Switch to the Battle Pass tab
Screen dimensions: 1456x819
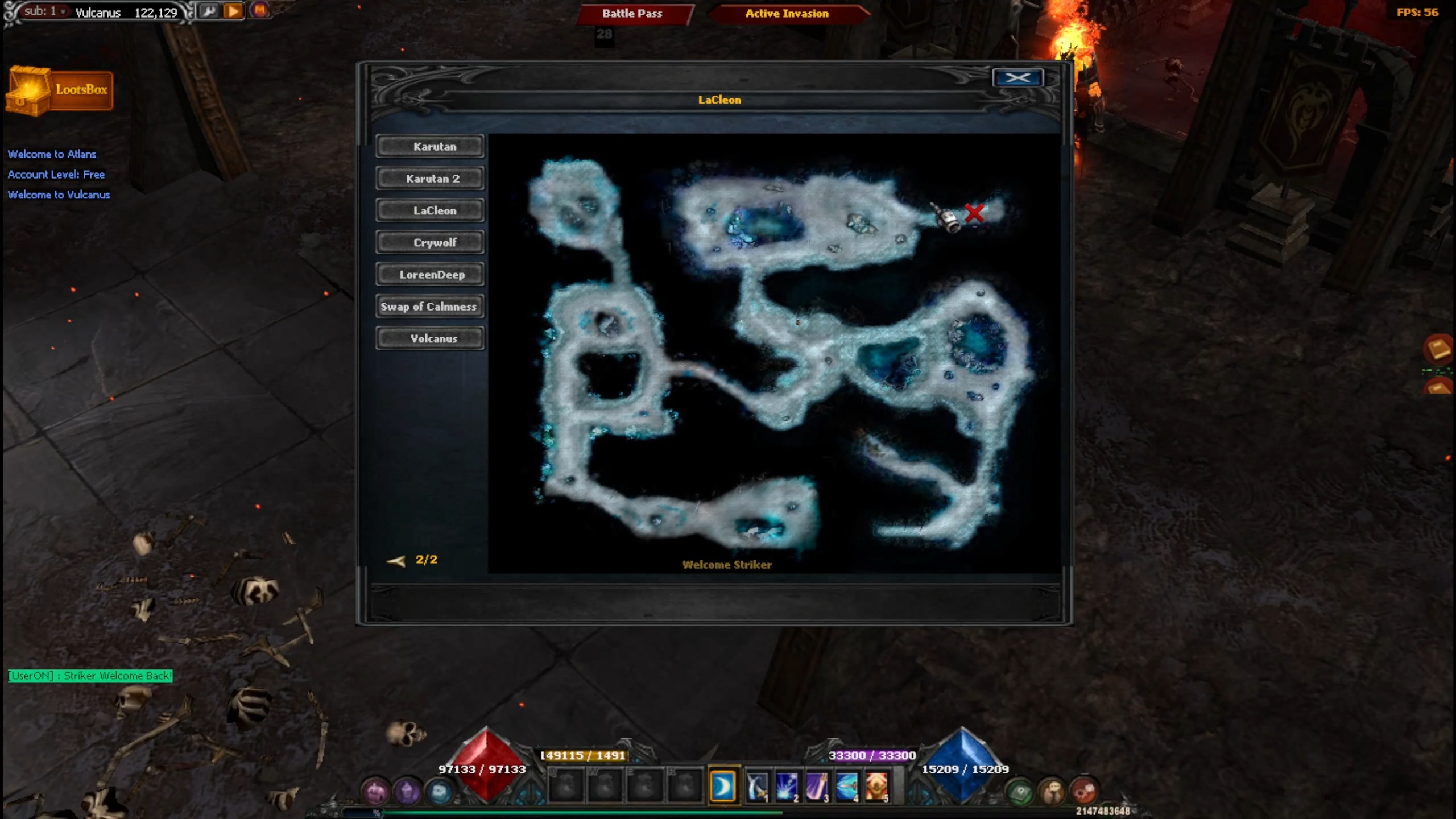(632, 14)
